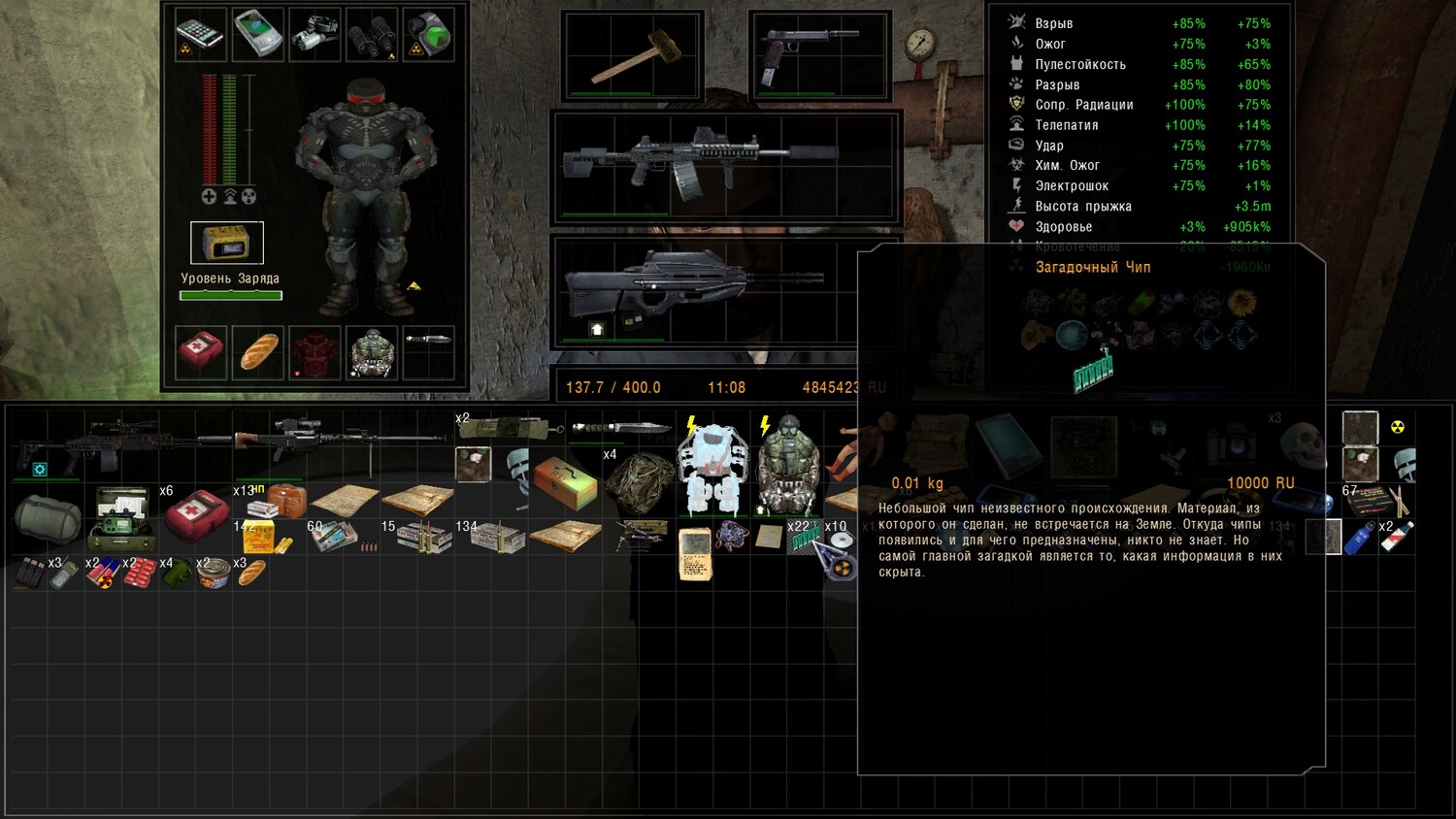Image resolution: width=1456 pixels, height=819 pixels.
Task: Select the stack of six red medkits
Action: coord(195,513)
